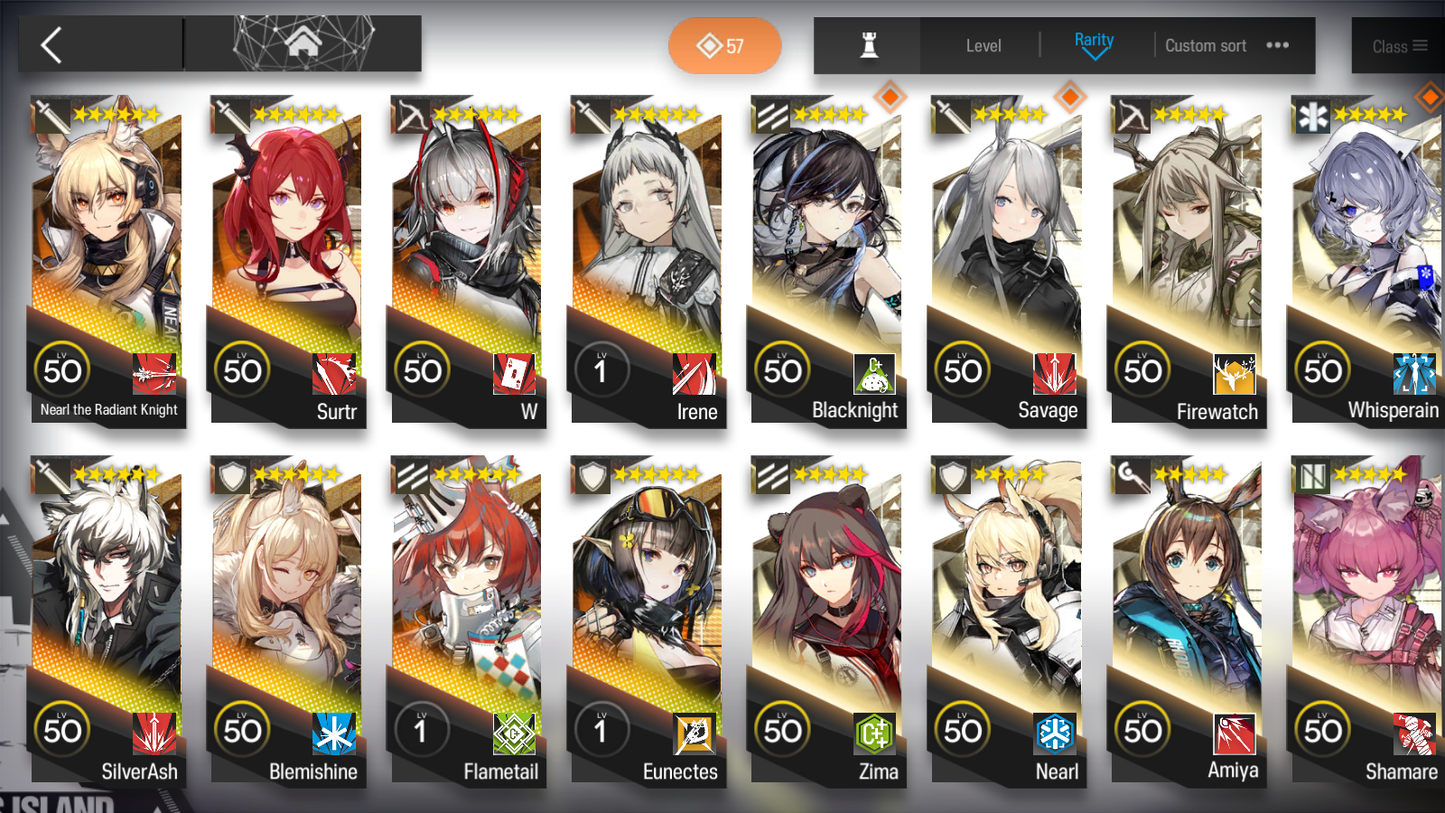The height and width of the screenshot is (813, 1445).
Task: Switch sorting to the Level tab
Action: (x=983, y=45)
